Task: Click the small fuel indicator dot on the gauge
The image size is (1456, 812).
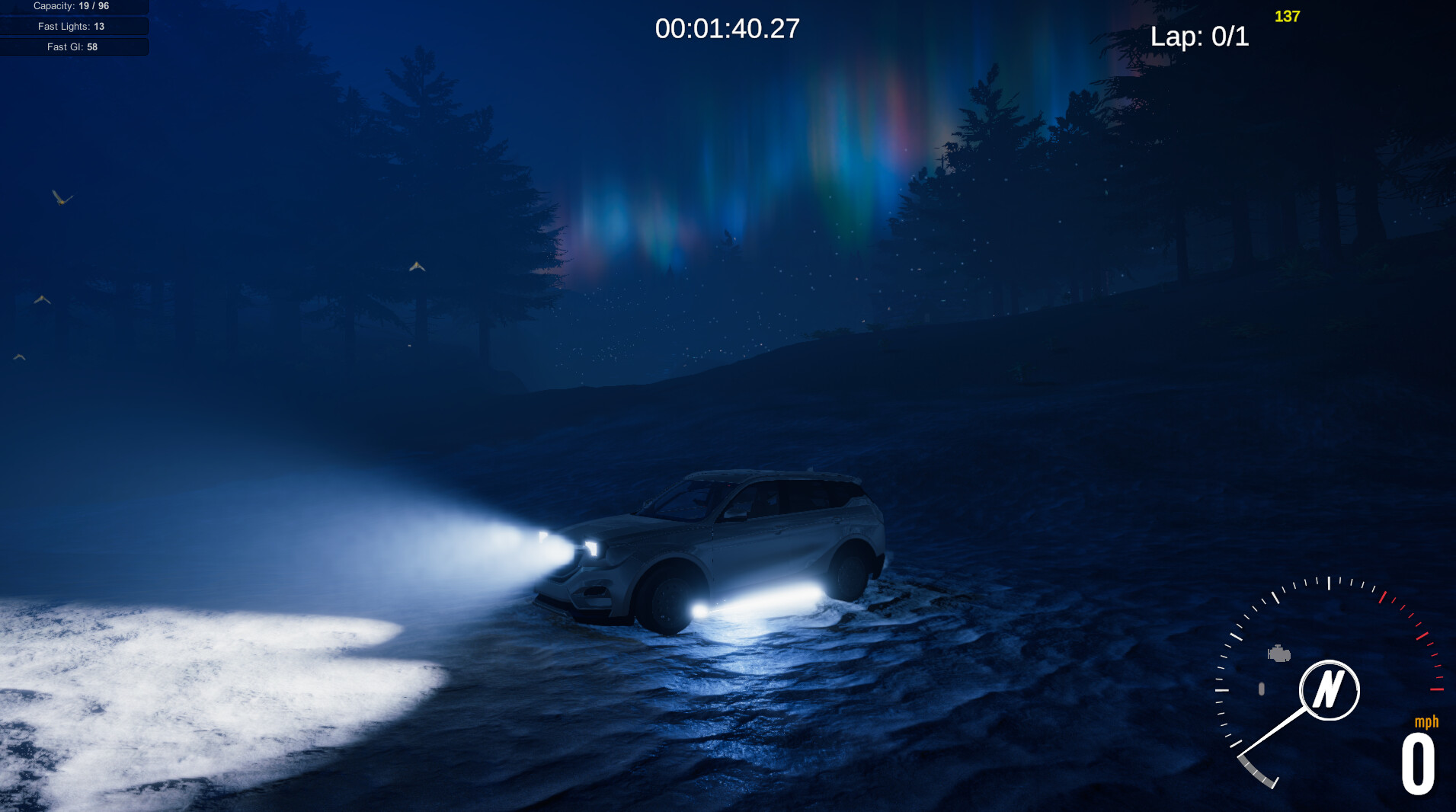Action: 1262,688
